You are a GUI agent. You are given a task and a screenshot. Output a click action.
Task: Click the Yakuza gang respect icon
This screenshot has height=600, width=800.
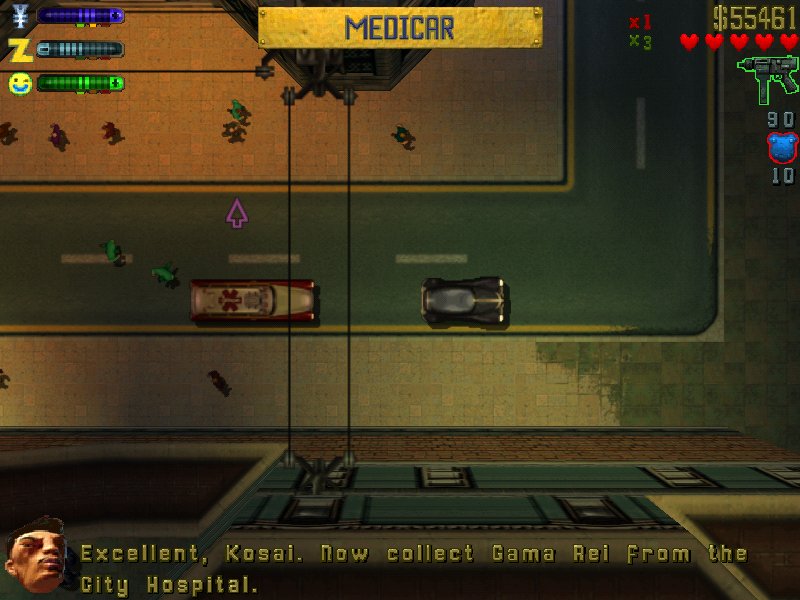coord(18,16)
